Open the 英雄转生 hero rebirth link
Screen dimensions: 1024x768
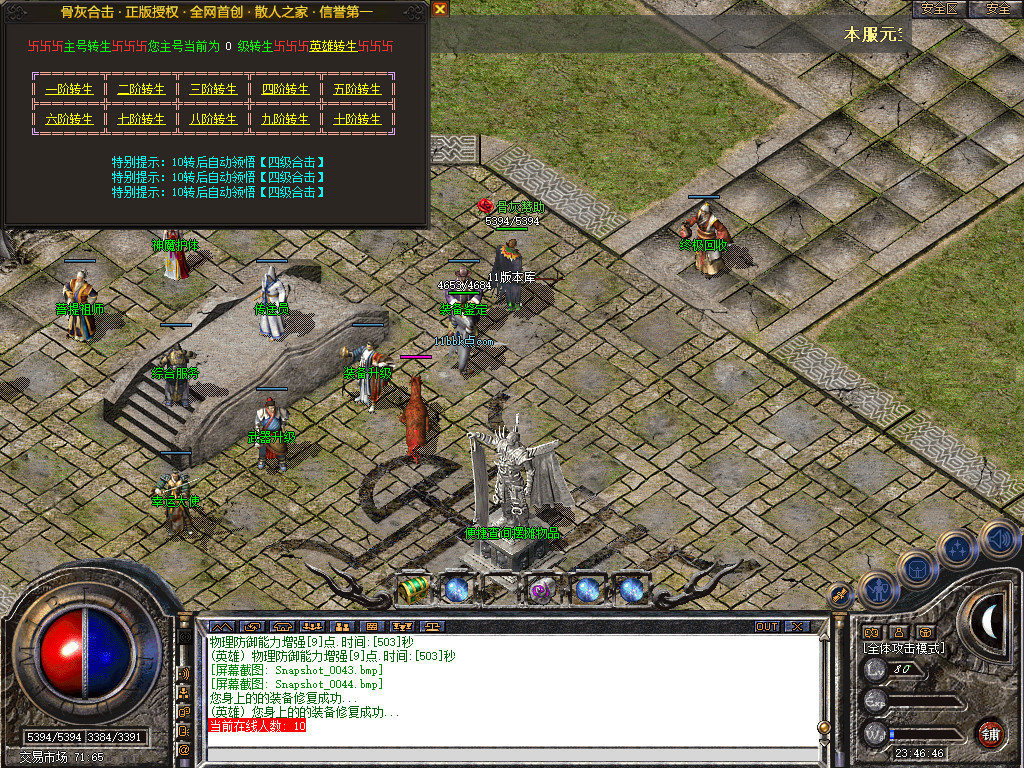click(x=331, y=46)
